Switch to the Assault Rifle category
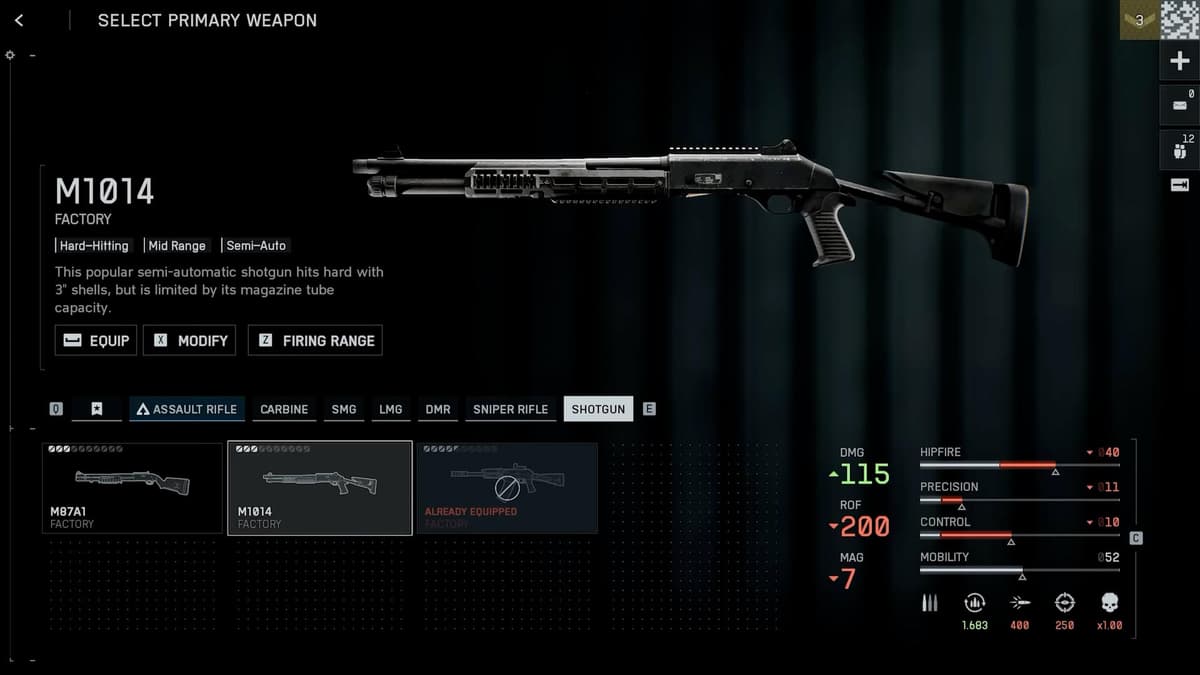Screen dimensions: 1200x675 point(187,409)
